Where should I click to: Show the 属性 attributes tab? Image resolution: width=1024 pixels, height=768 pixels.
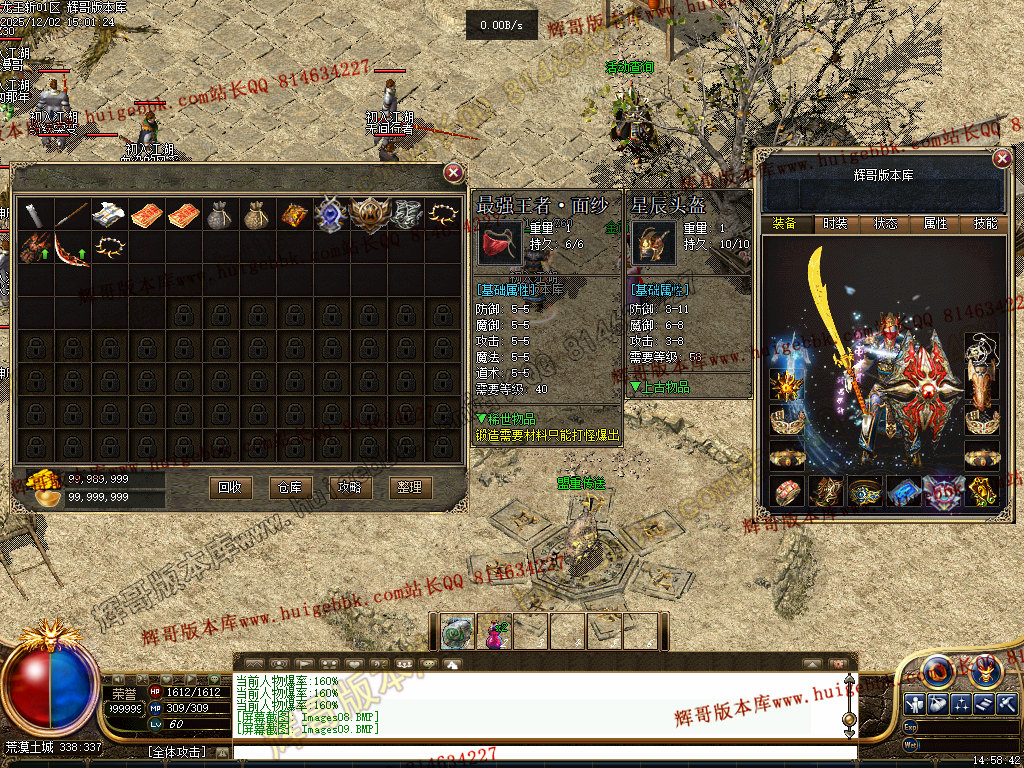pos(935,224)
